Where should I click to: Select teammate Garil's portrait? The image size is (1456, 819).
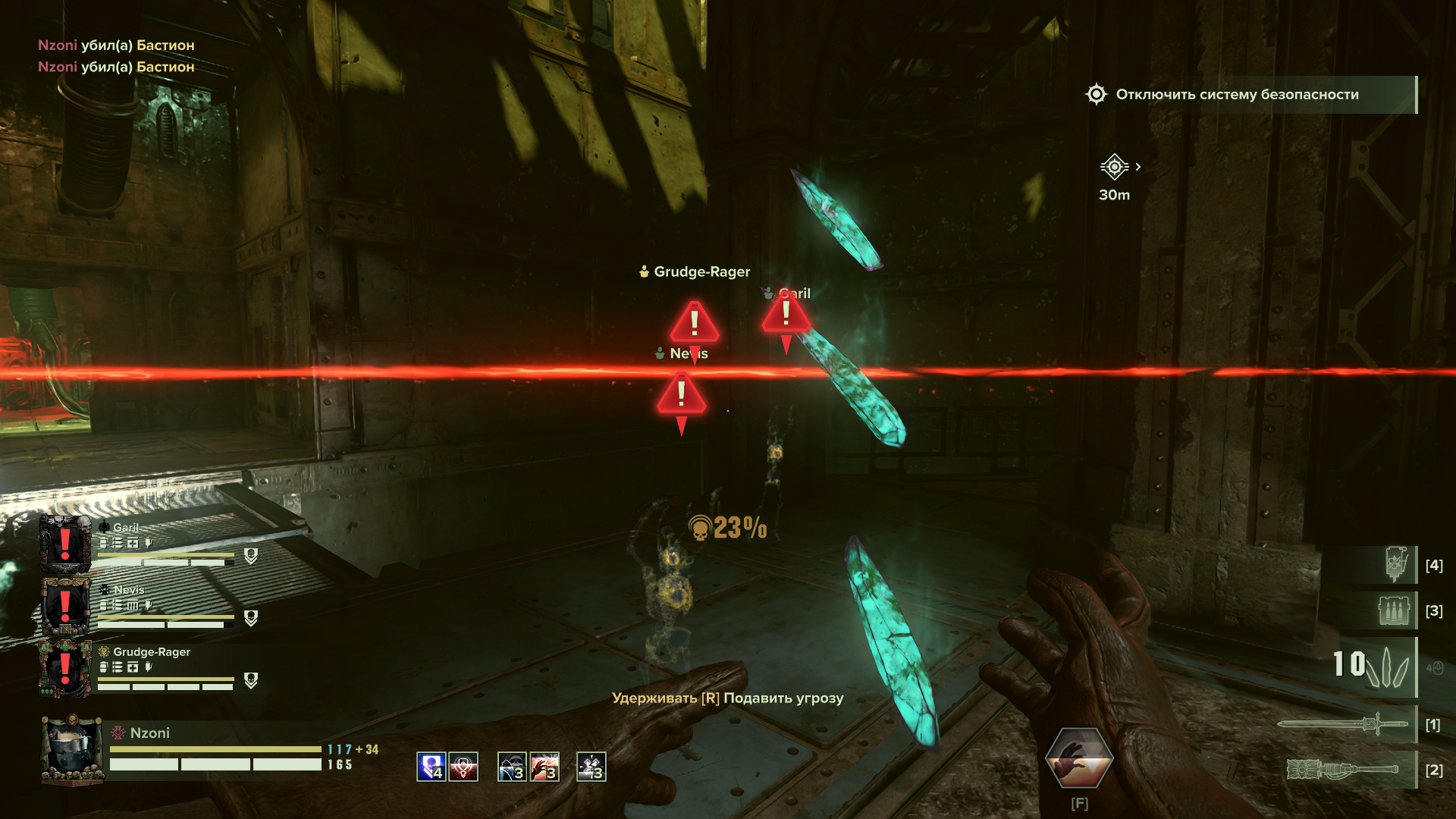[65, 544]
